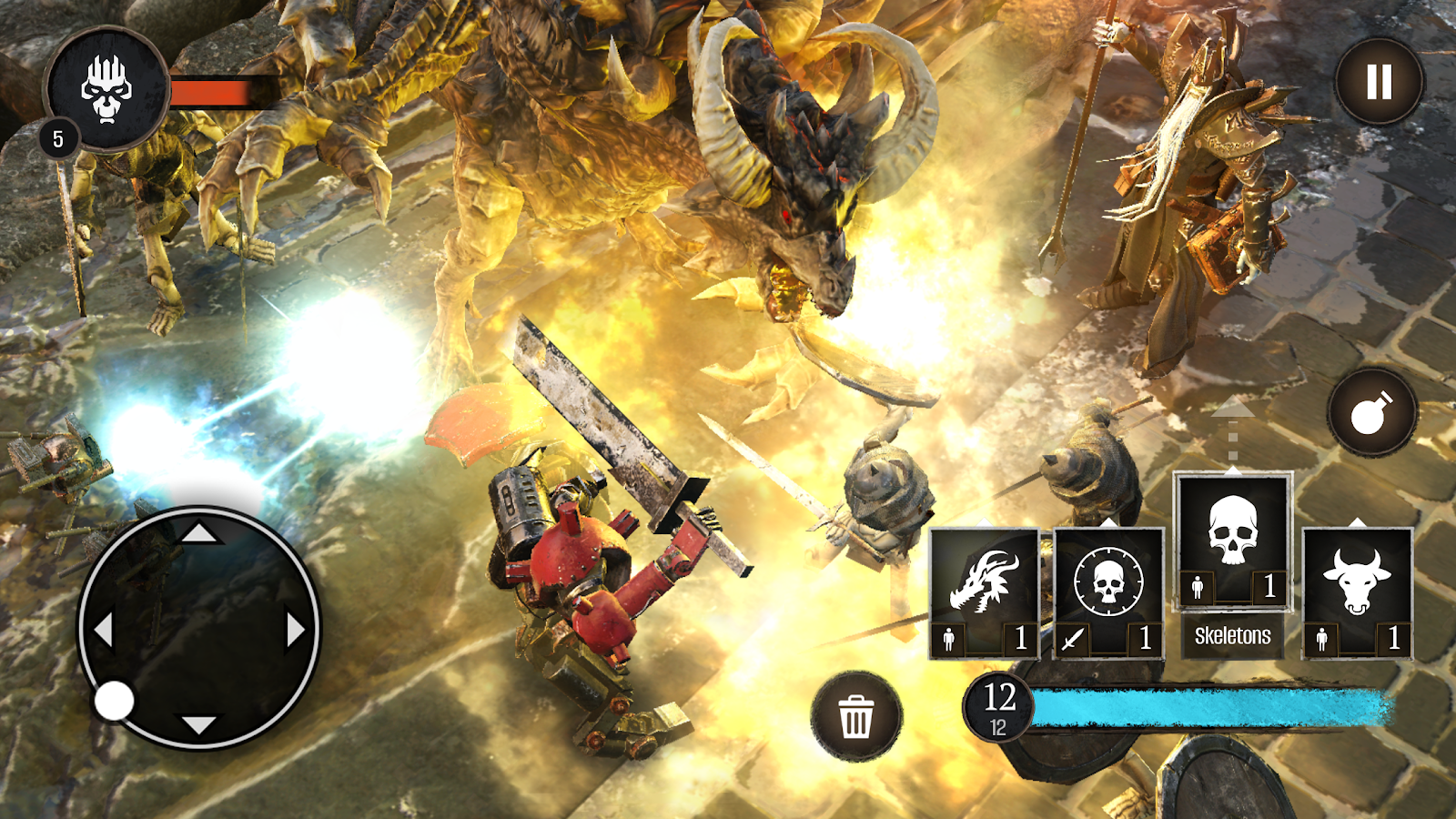Tap the up arrow on the movement pad

tap(198, 532)
